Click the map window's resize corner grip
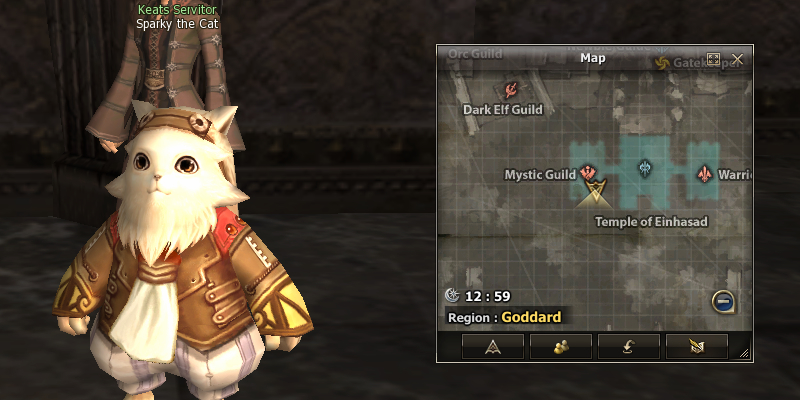The width and height of the screenshot is (800, 400). [745, 353]
